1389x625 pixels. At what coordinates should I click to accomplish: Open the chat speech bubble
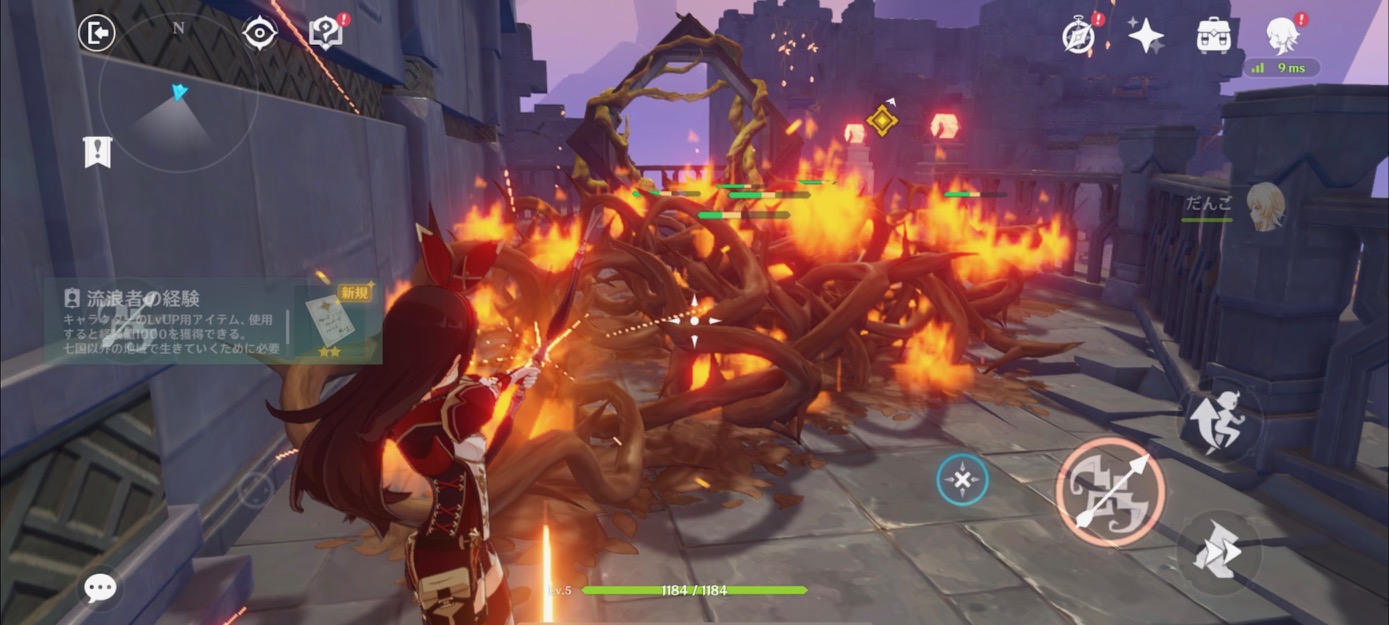[x=100, y=588]
